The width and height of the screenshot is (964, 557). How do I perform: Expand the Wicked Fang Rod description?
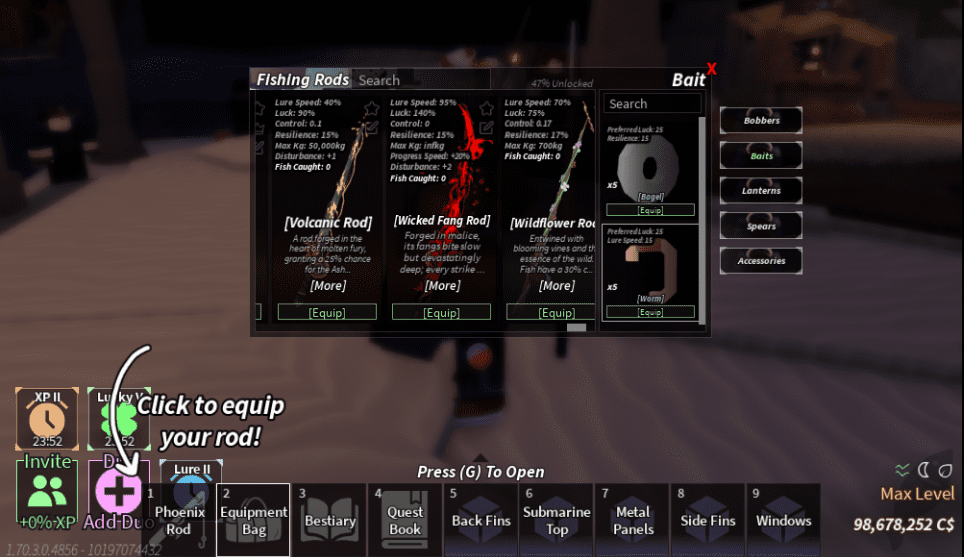pos(442,286)
